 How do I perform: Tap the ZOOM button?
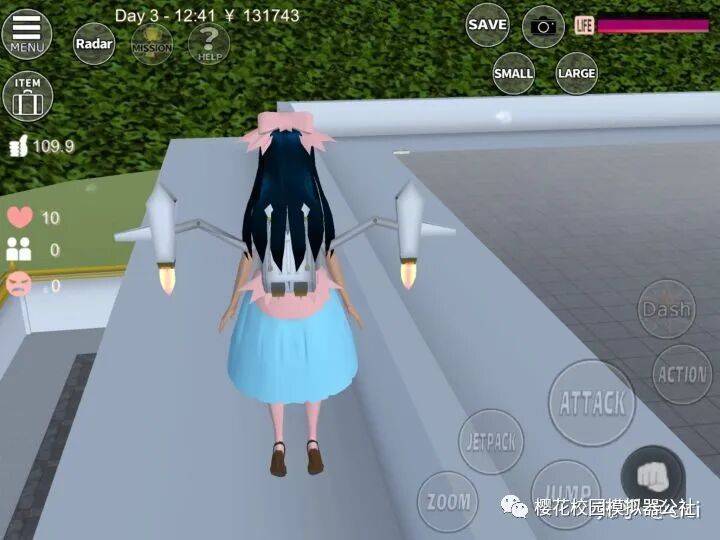[x=447, y=501]
